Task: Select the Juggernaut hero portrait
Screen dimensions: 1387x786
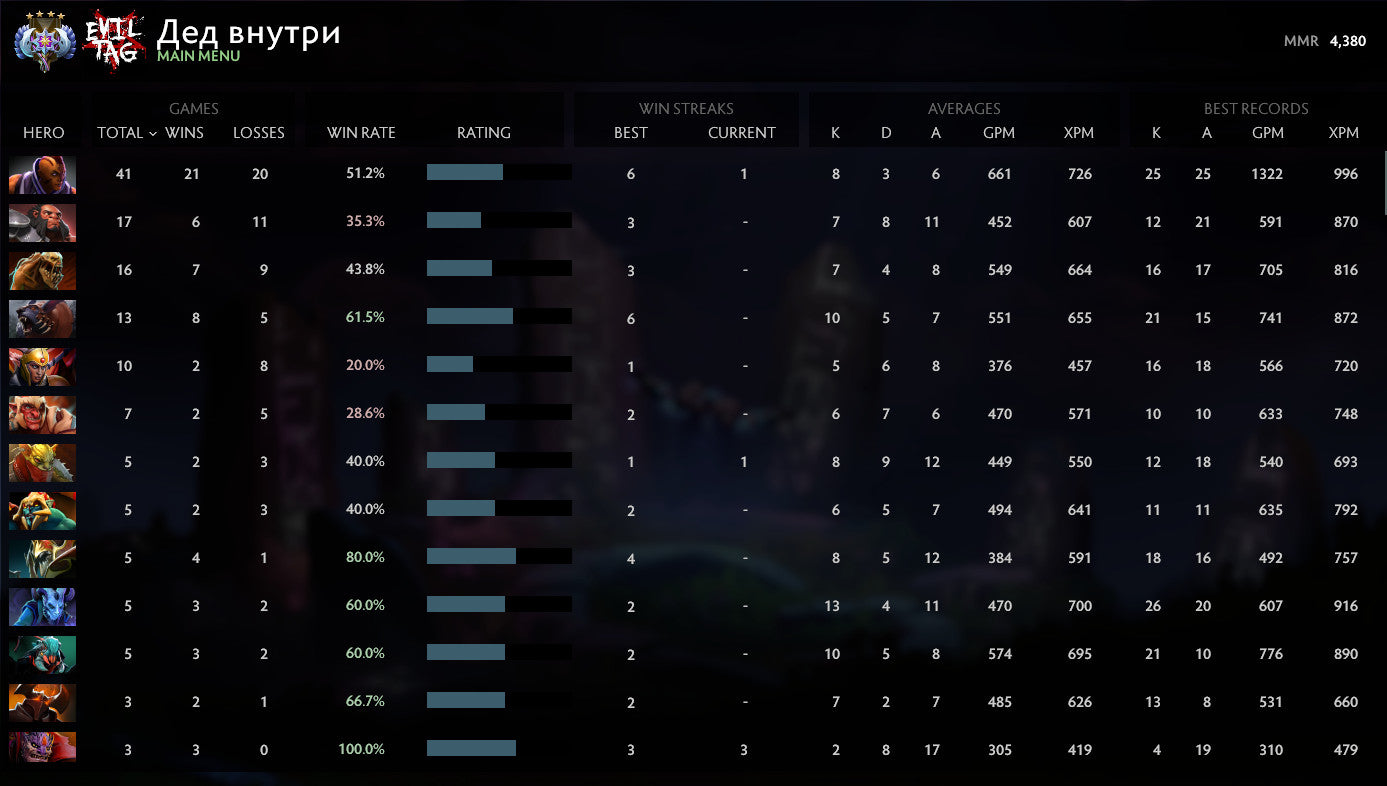Action: pos(42,558)
